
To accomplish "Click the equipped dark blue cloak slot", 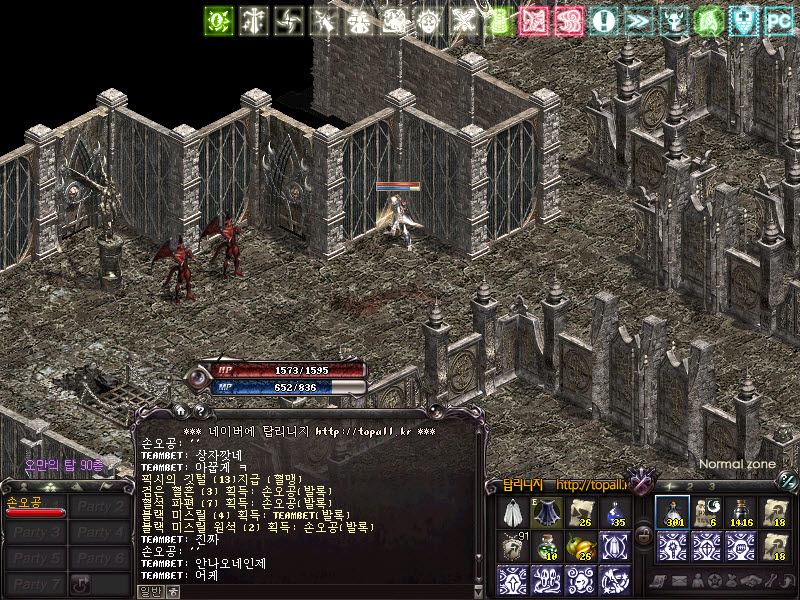I will 546,512.
